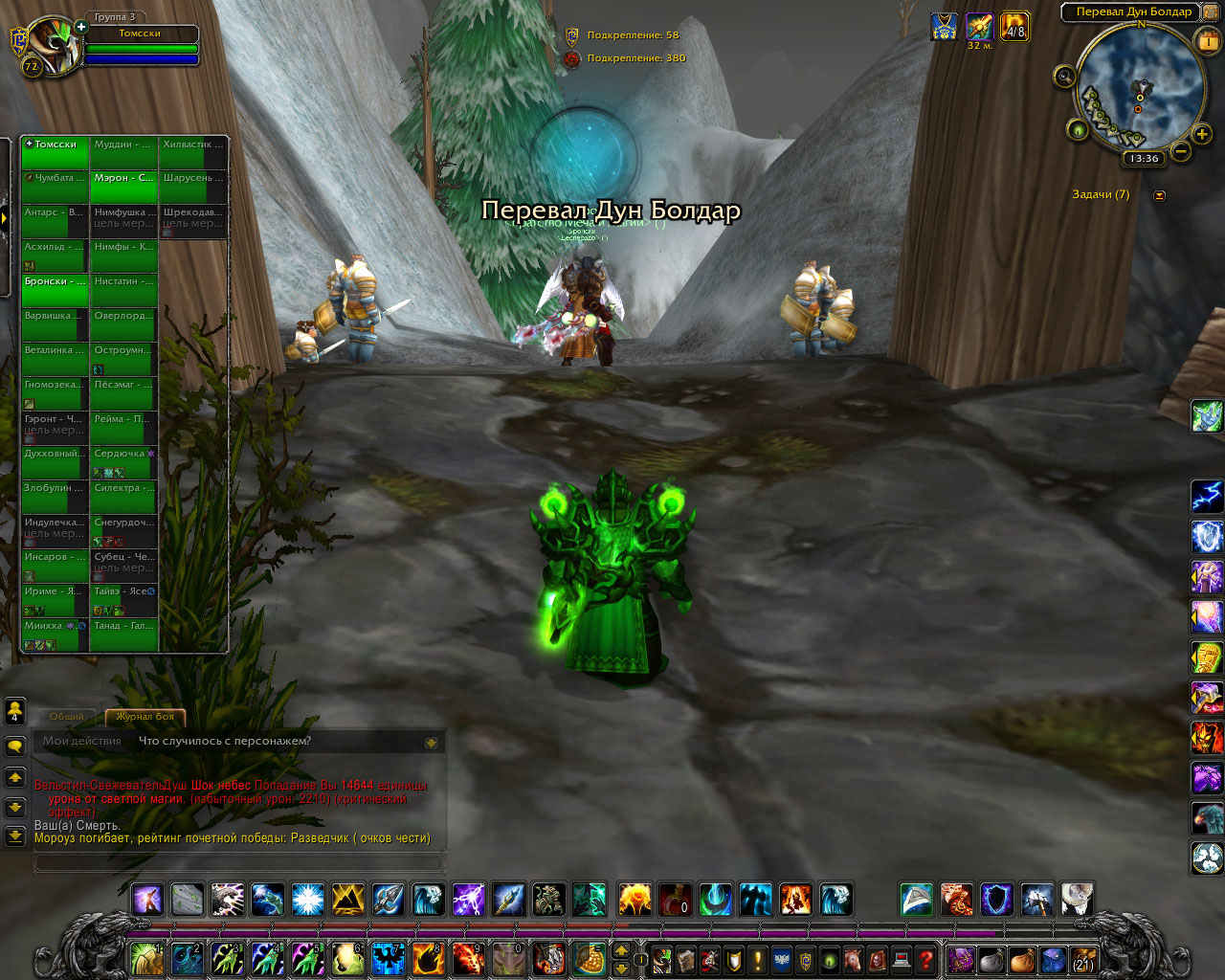Activate the chain lightning icon on right bar
This screenshot has width=1225, height=980.
click(x=1206, y=496)
